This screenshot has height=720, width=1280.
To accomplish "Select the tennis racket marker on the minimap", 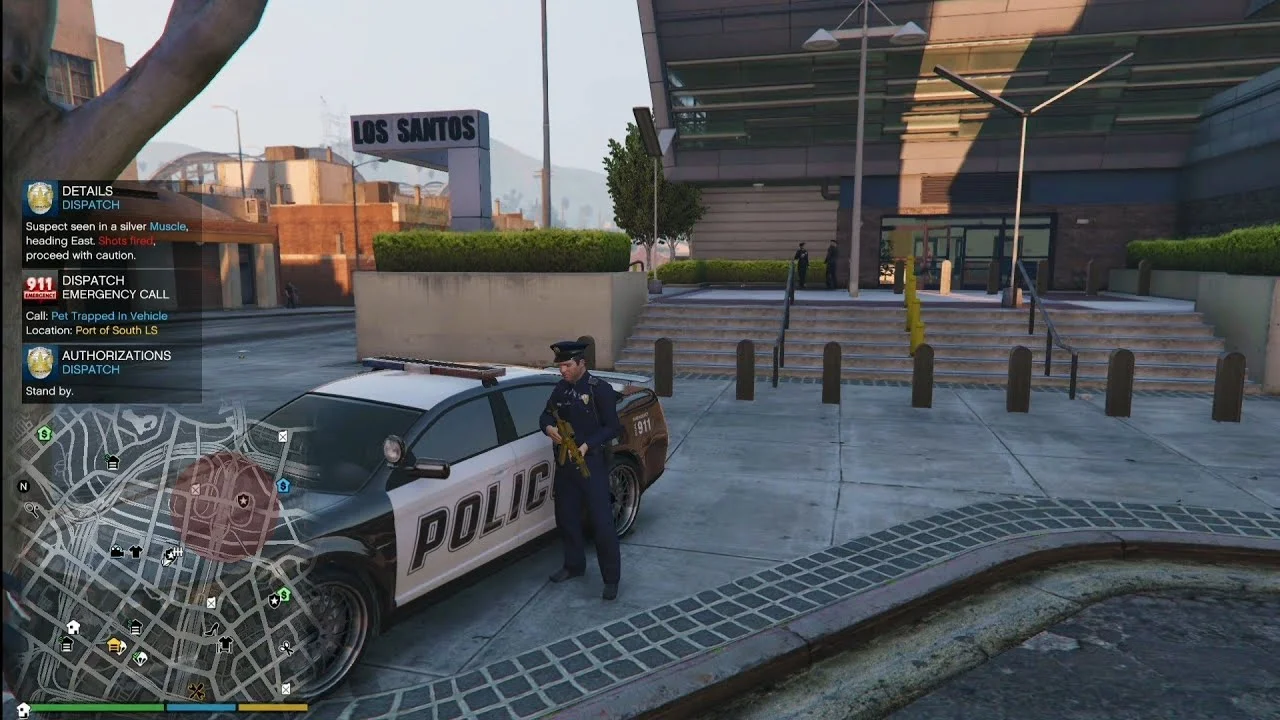I will tap(32, 509).
